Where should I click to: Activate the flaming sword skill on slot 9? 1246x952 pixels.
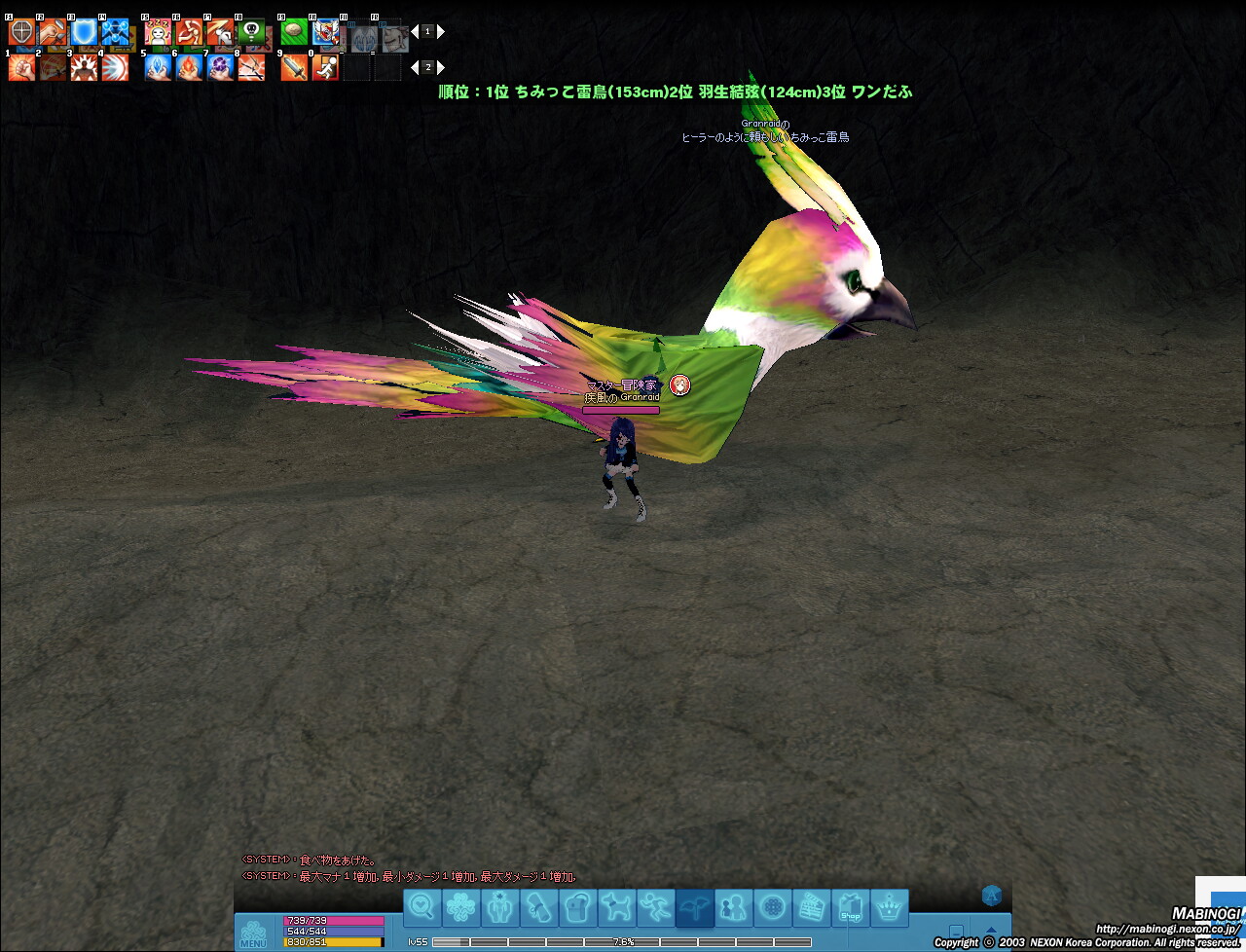tap(294, 67)
